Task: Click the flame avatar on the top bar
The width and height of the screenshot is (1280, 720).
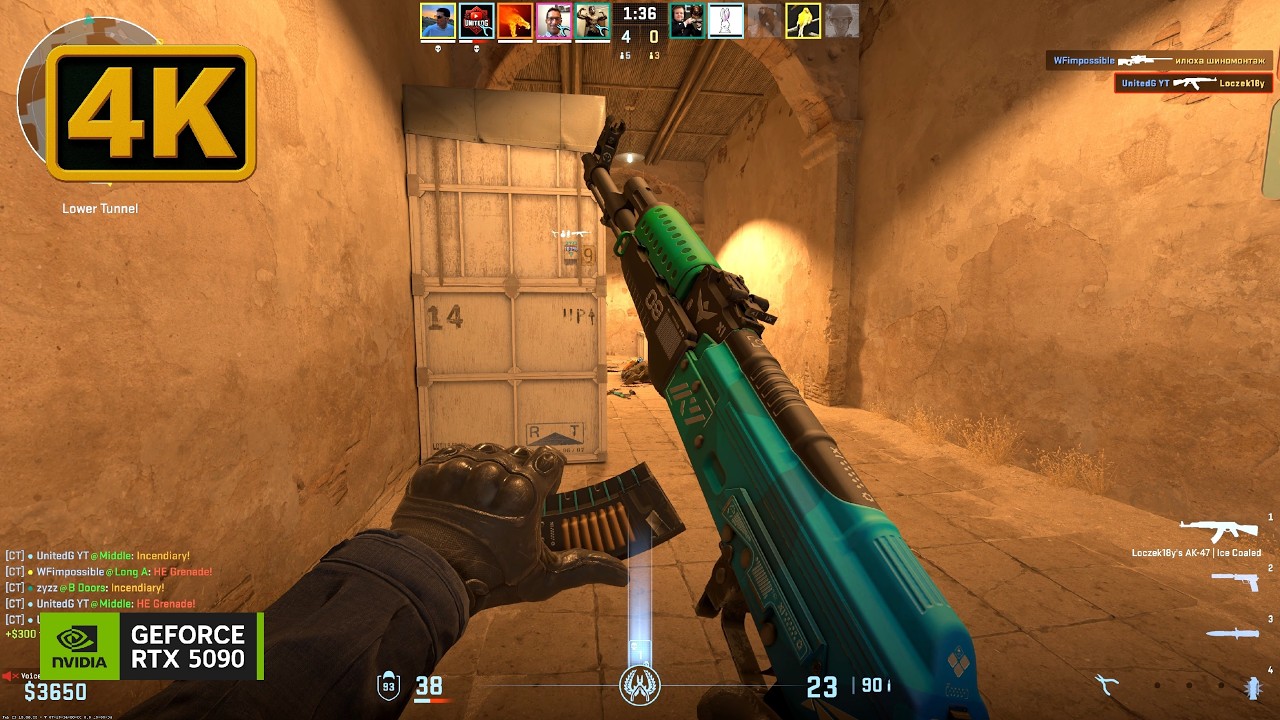Action: (x=515, y=21)
